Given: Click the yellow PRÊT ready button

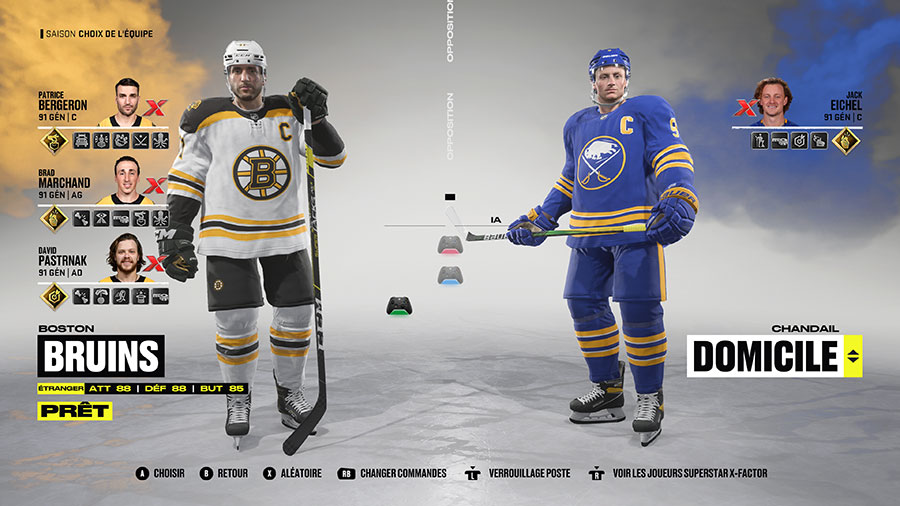Looking at the screenshot, I should point(75,410).
